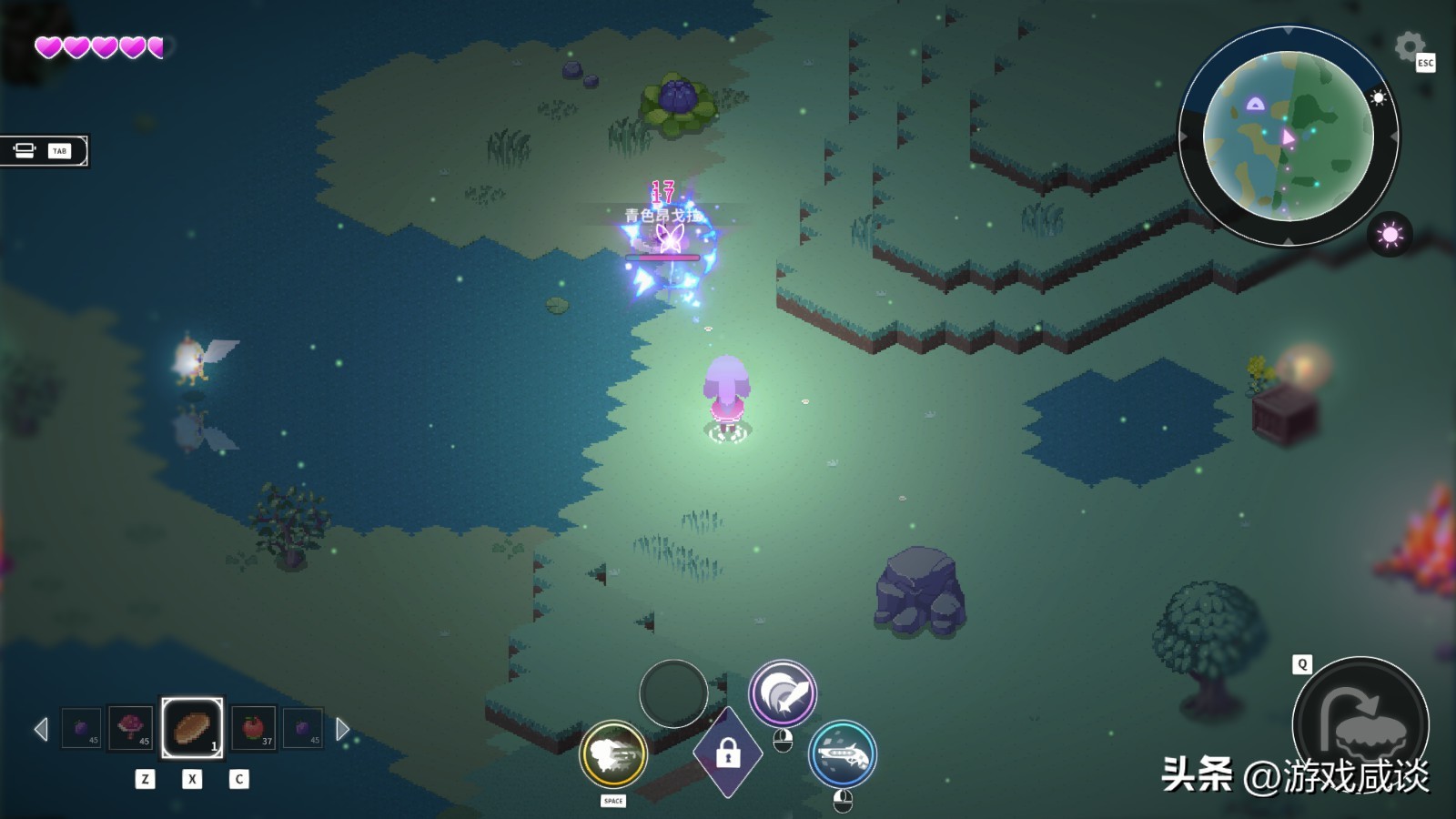The image size is (1456, 819).
Task: Activate the pistol gun ability
Action: pos(843,753)
